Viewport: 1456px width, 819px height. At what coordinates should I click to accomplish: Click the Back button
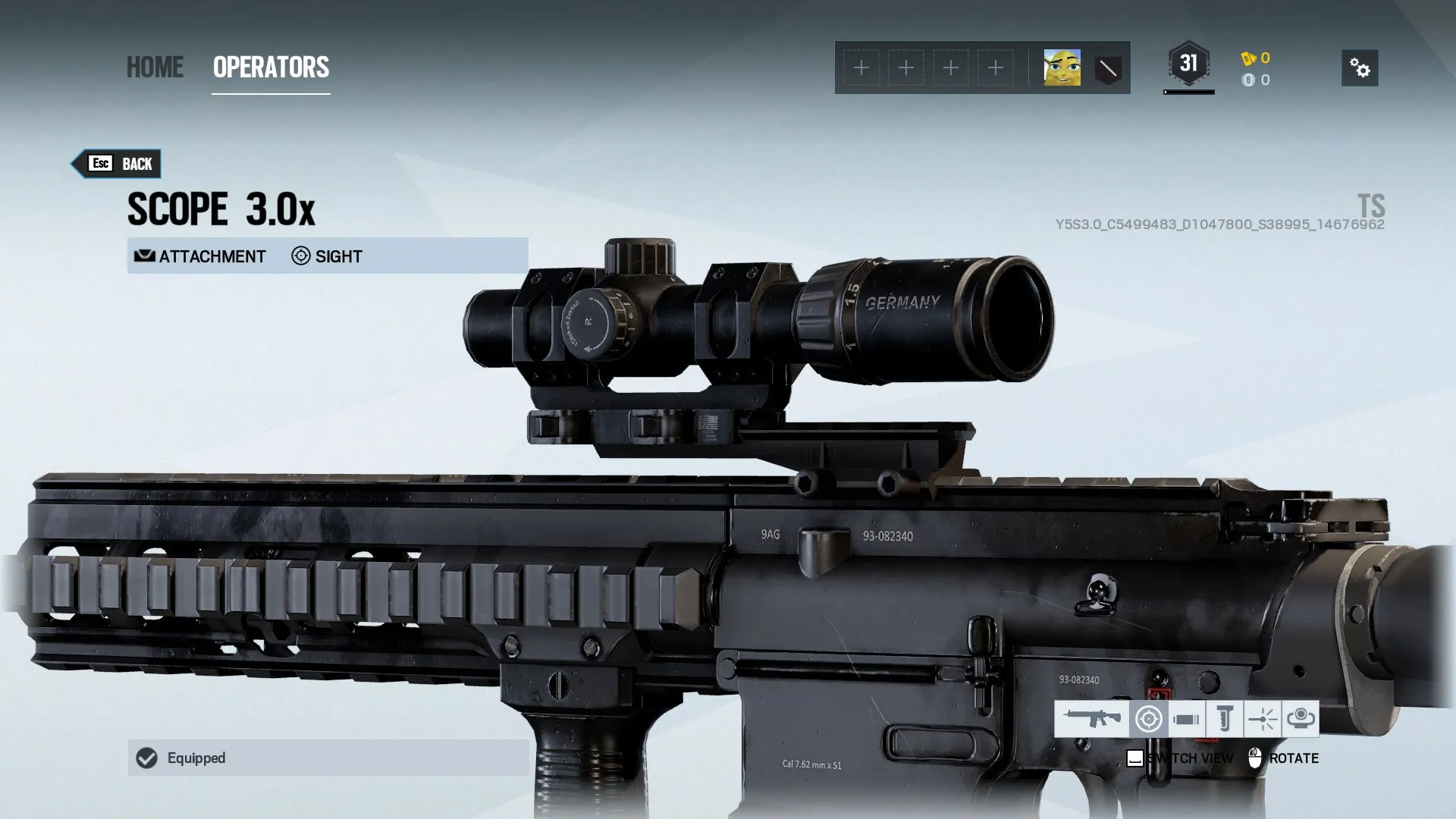point(118,164)
